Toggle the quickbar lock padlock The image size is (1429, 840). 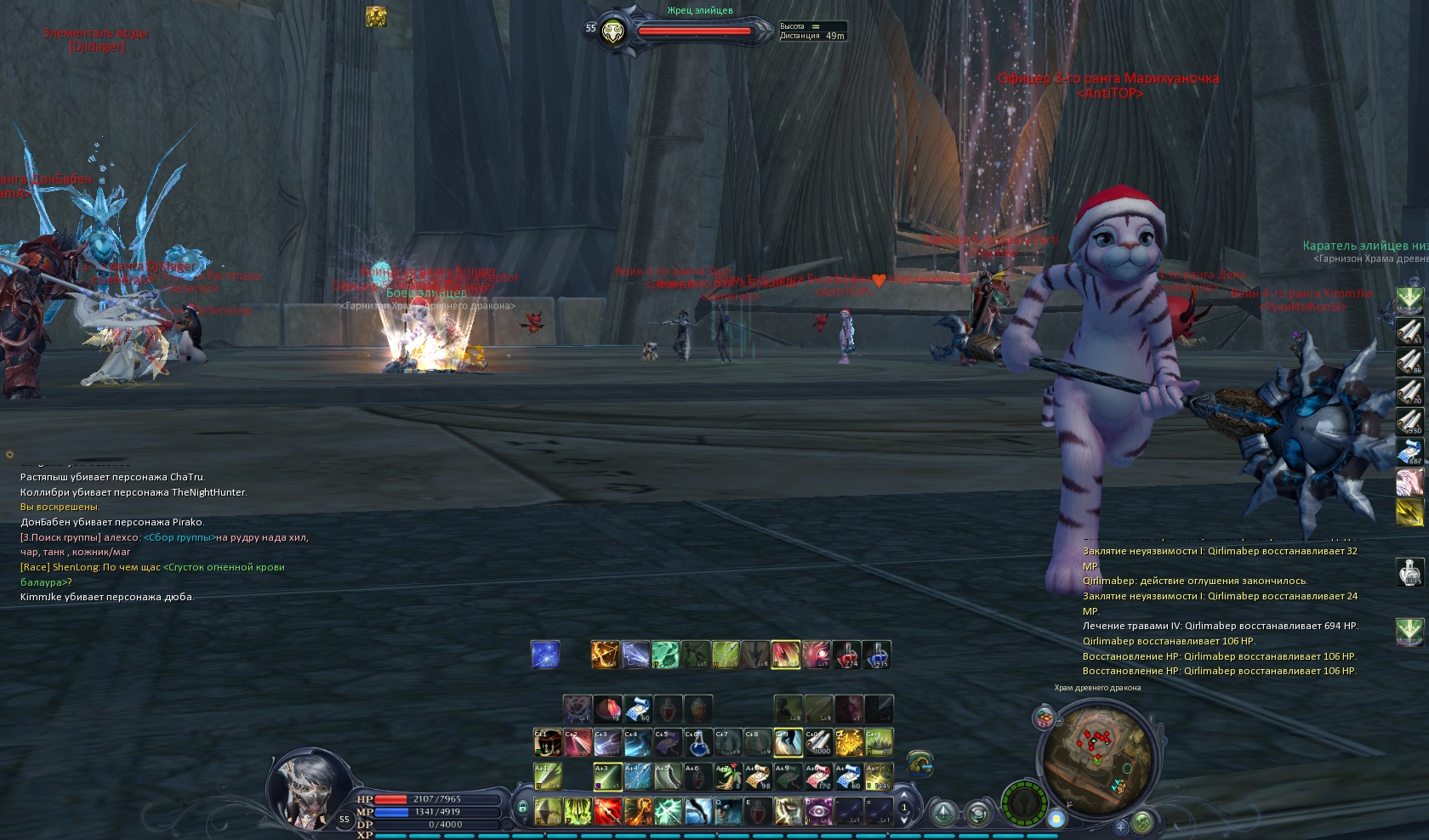[x=522, y=807]
